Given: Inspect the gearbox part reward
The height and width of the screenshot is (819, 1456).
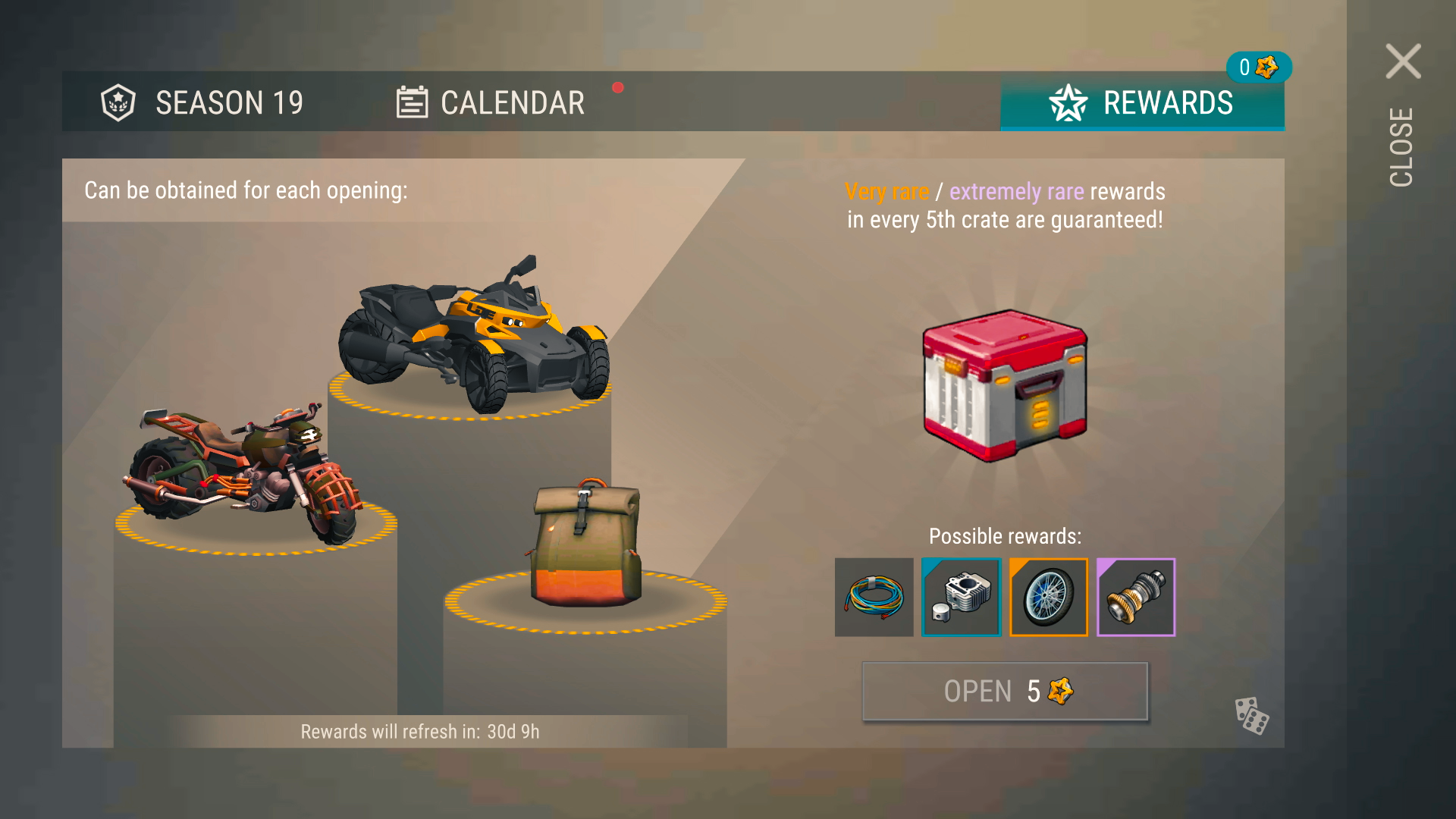Looking at the screenshot, I should 1136,598.
